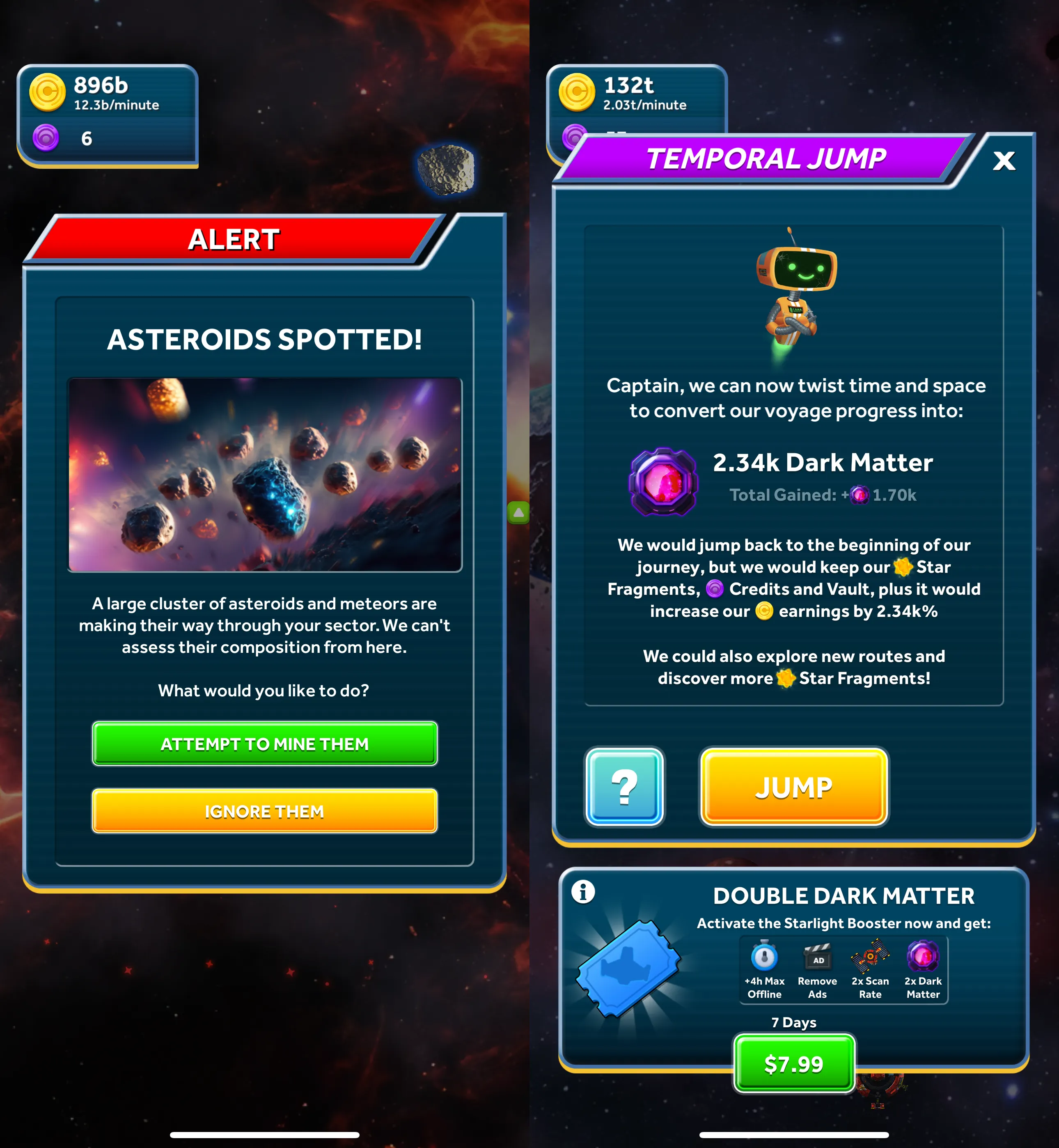Choose ATTEMPT TO MINE THEM
1059x1148 pixels.
coord(264,744)
